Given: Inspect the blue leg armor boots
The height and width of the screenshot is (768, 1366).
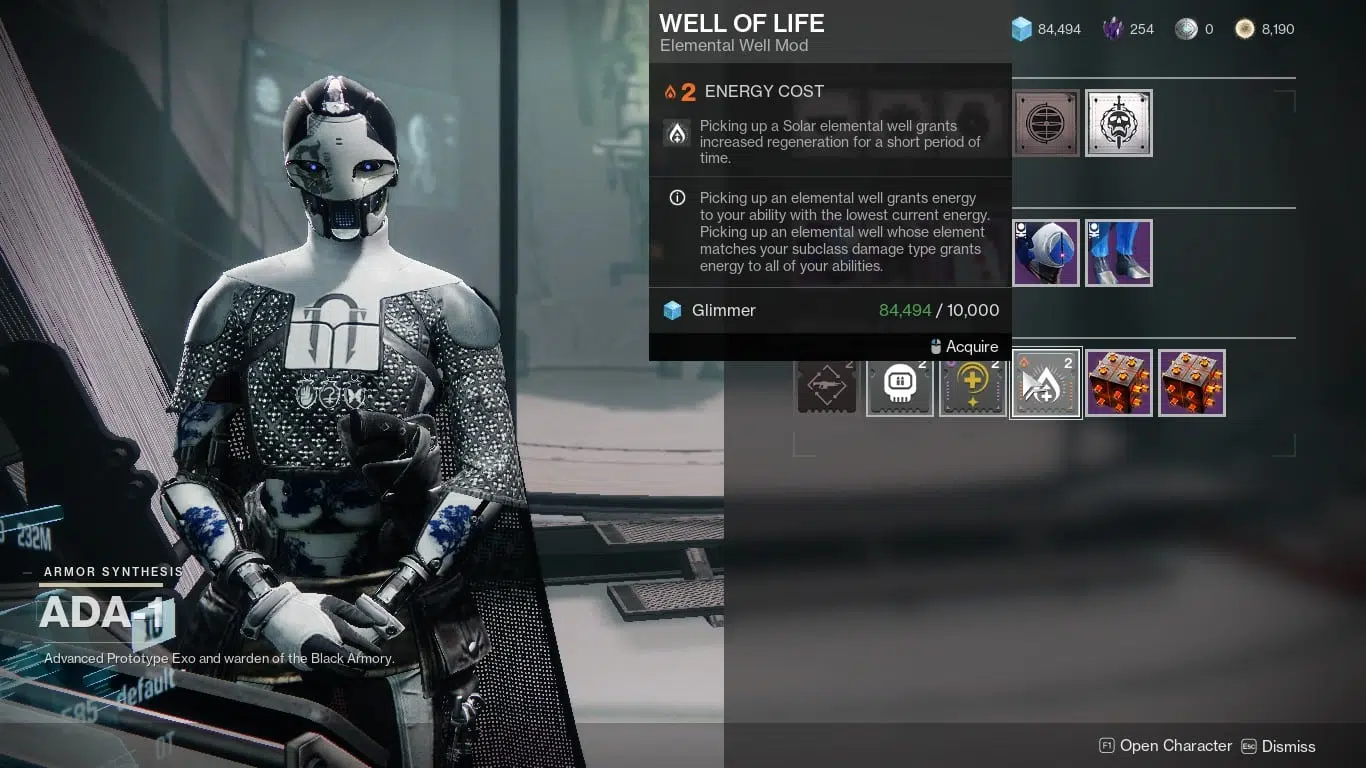Looking at the screenshot, I should 1119,253.
